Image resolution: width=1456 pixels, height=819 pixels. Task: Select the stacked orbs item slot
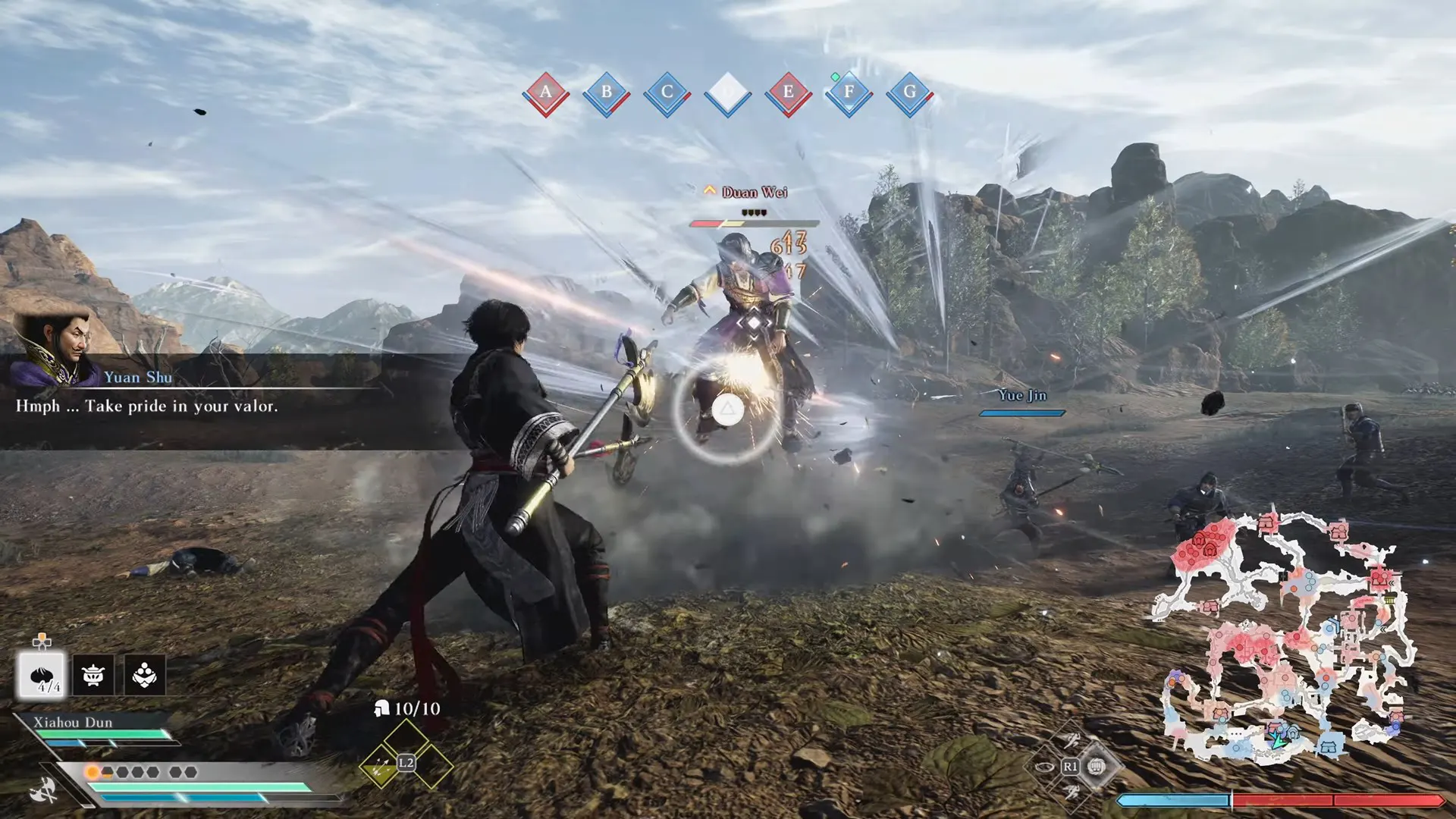click(x=144, y=674)
